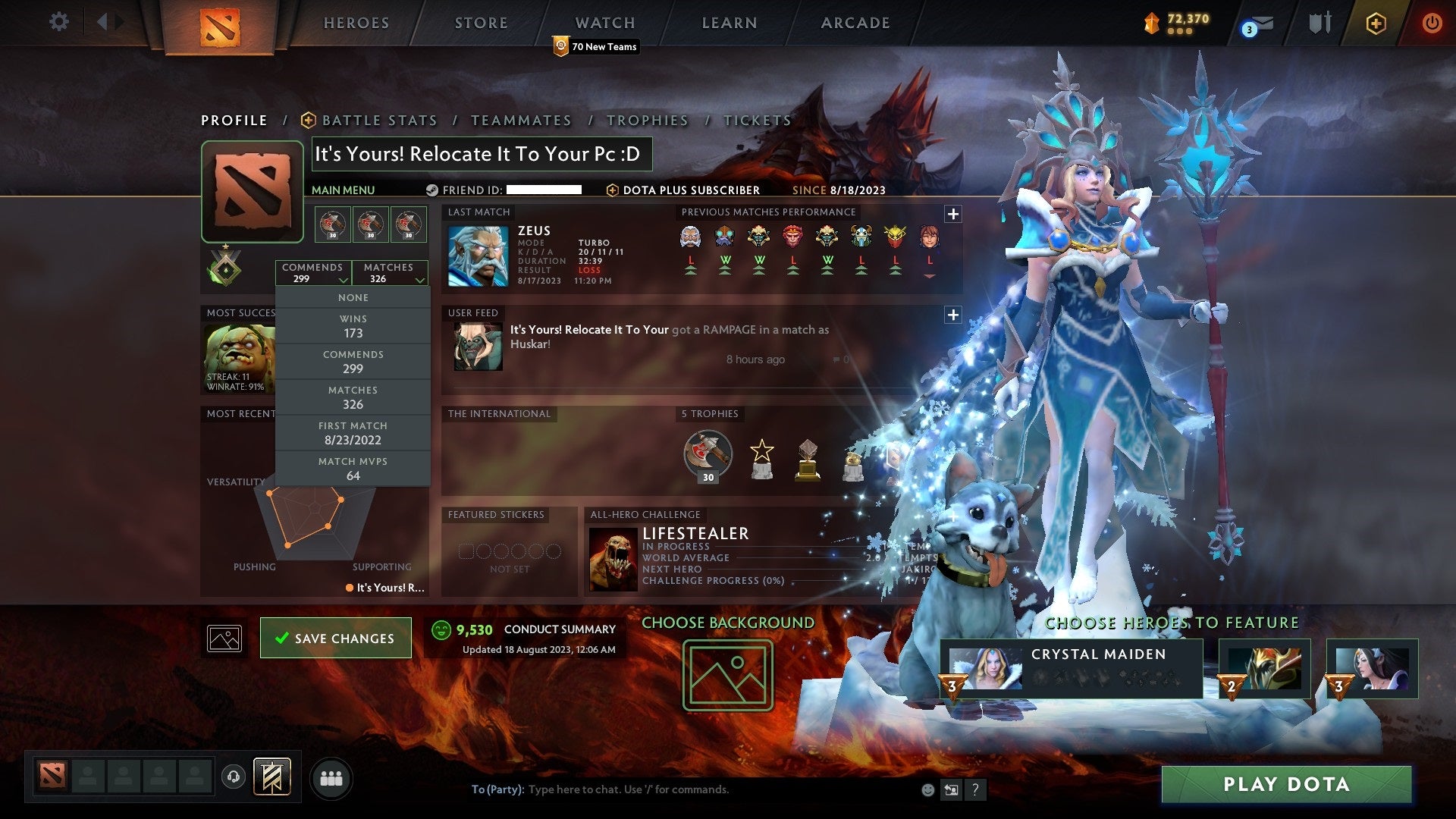Viewport: 1456px width, 819px height.
Task: Open the ARCADE menu item
Action: point(854,22)
